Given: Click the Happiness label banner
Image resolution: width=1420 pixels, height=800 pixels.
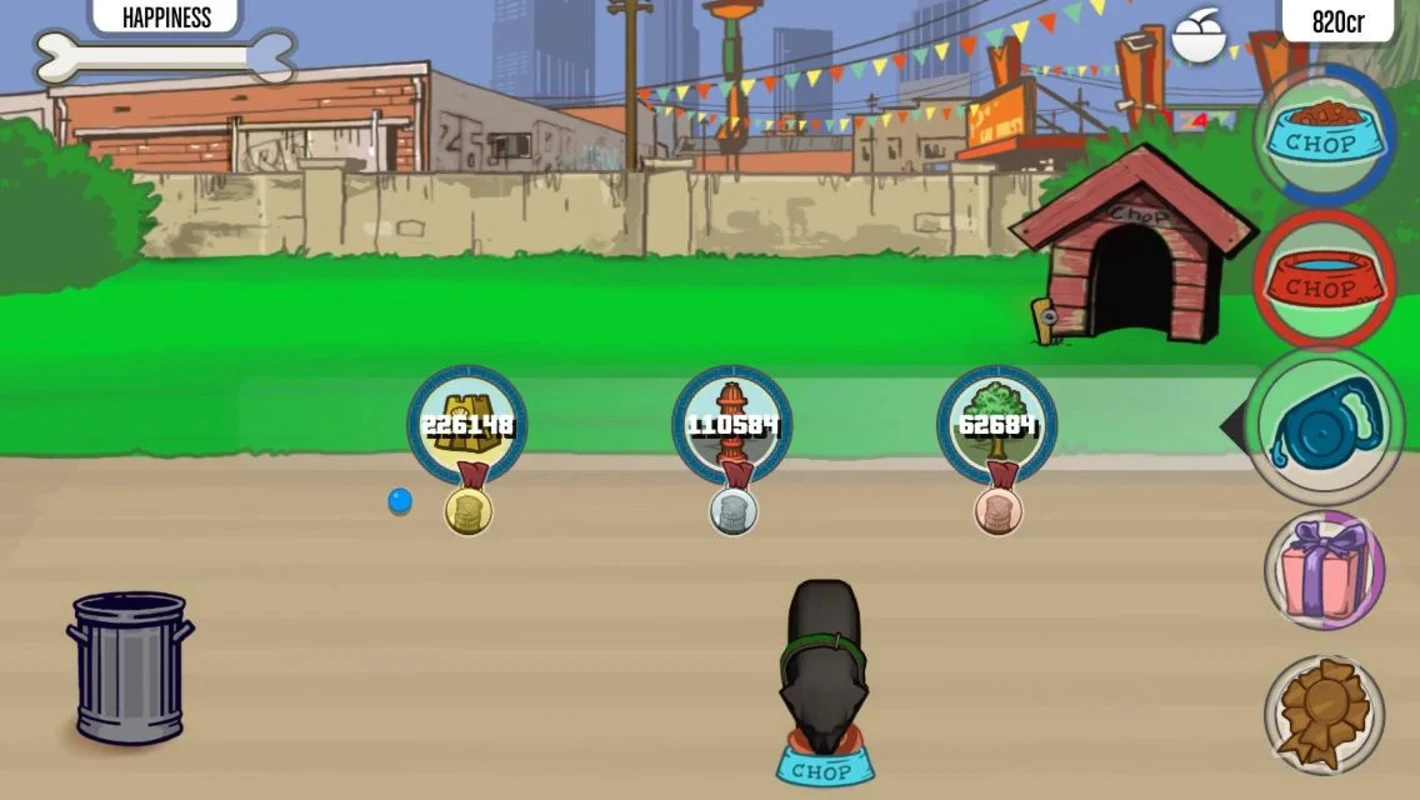Looking at the screenshot, I should tap(165, 17).
